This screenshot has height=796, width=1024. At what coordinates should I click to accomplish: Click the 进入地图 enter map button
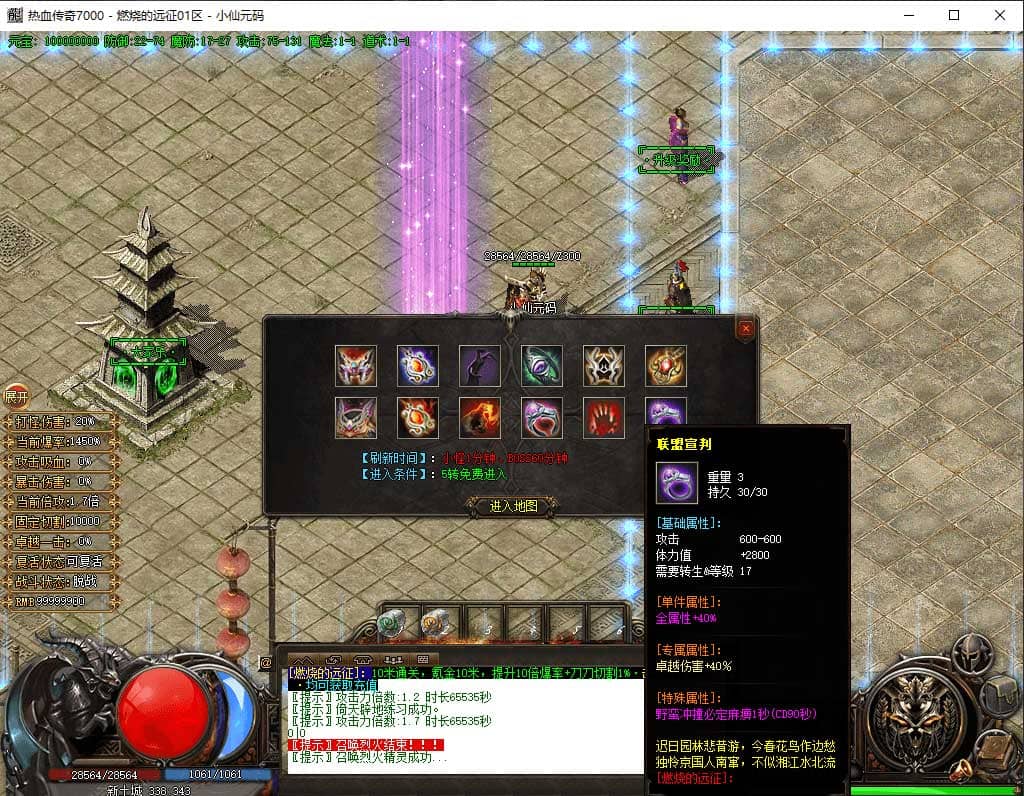[514, 506]
